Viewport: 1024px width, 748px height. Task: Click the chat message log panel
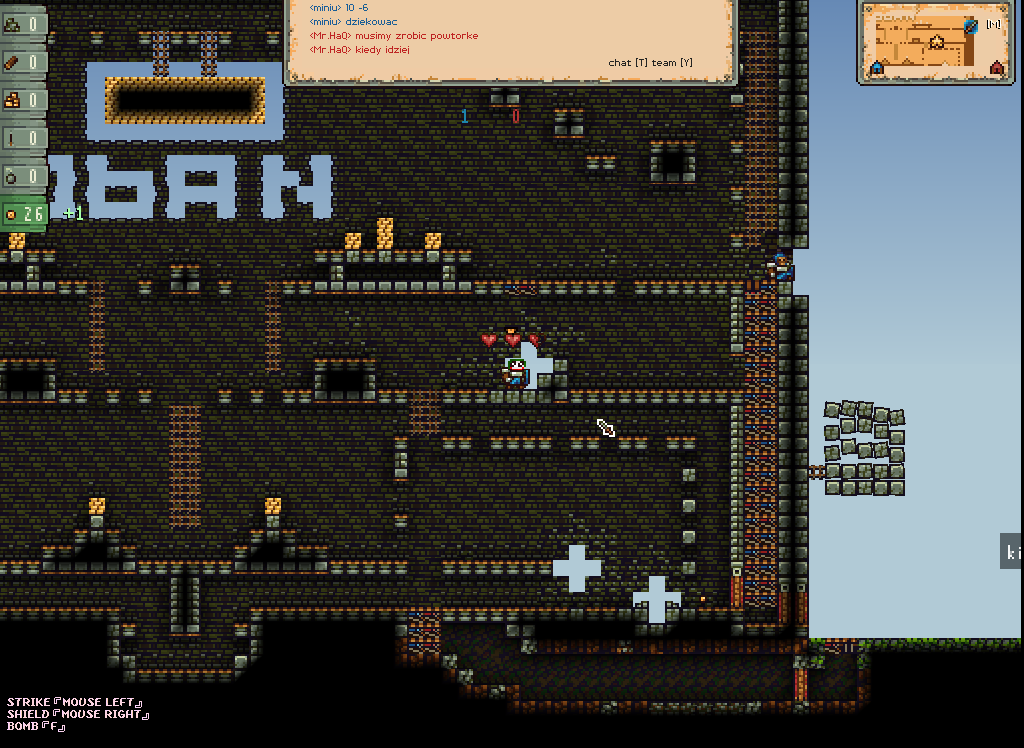[511, 40]
